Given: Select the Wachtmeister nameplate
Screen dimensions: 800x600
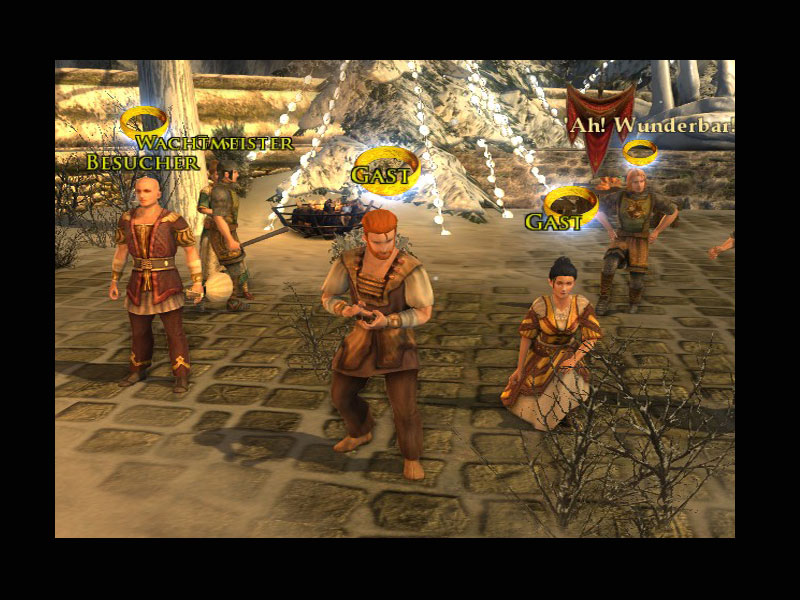Looking at the screenshot, I should tap(215, 143).
